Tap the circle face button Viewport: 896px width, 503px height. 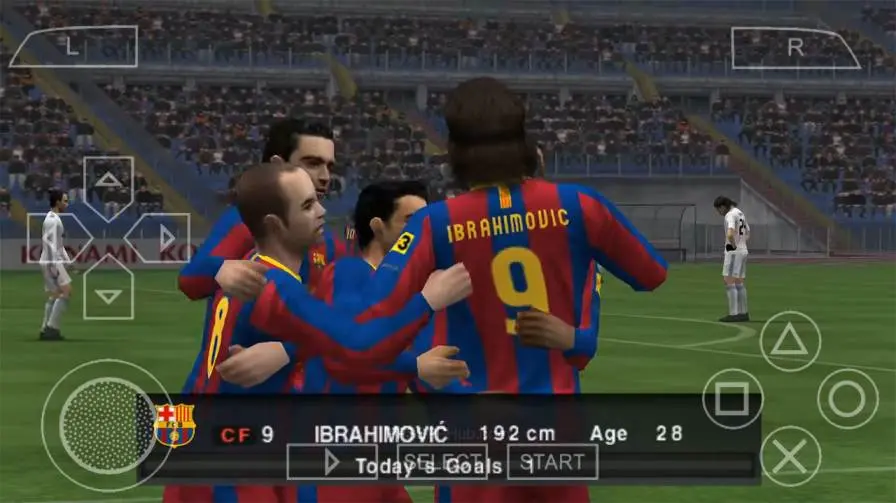(x=848, y=399)
